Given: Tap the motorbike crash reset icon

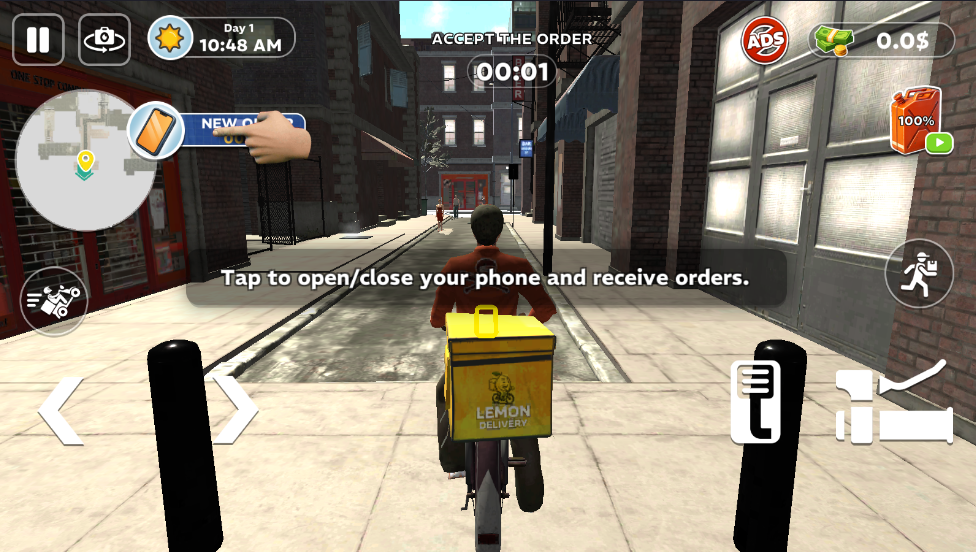Looking at the screenshot, I should pyautogui.click(x=54, y=301).
